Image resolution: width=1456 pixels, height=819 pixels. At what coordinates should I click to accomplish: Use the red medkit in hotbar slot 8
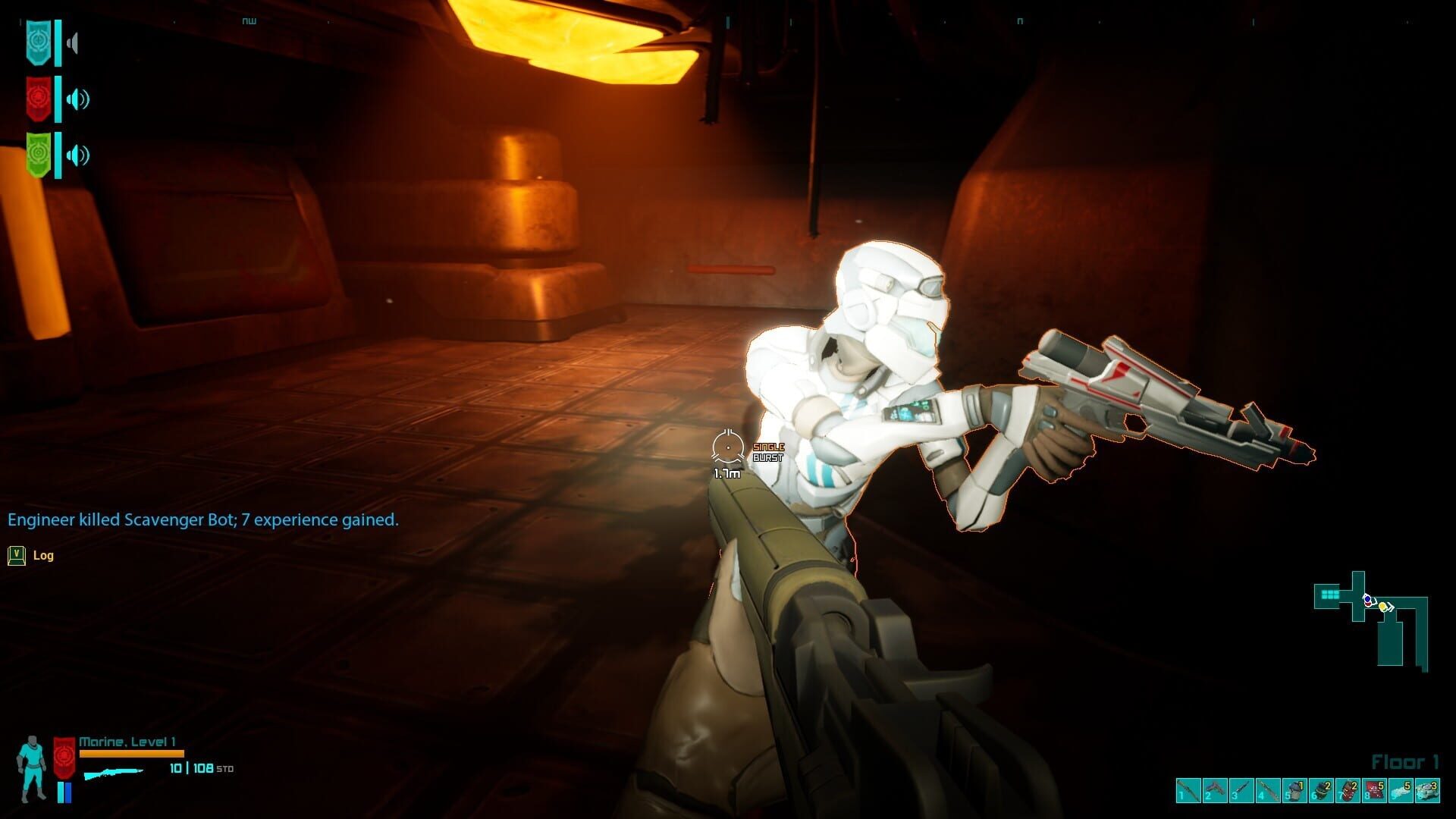[x=1373, y=790]
